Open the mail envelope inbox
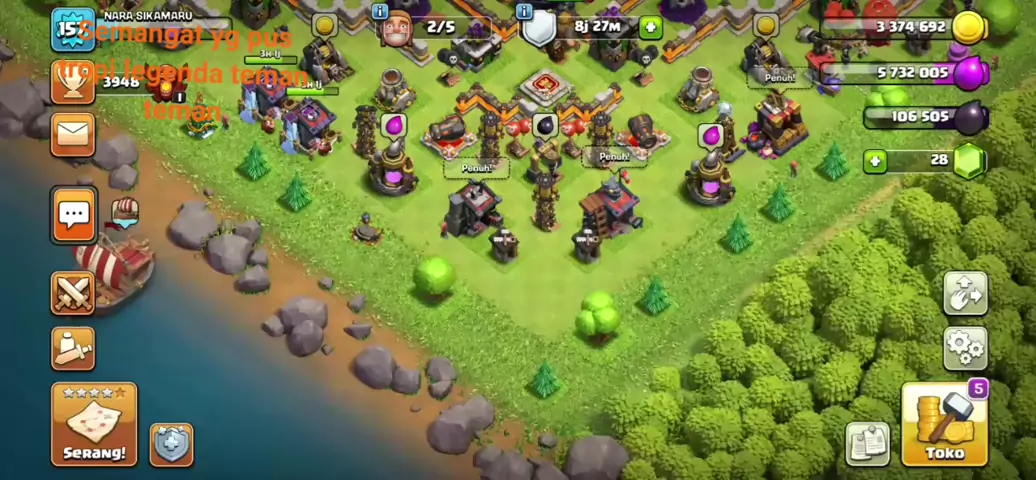Viewport: 1036px width, 480px height. (x=74, y=134)
